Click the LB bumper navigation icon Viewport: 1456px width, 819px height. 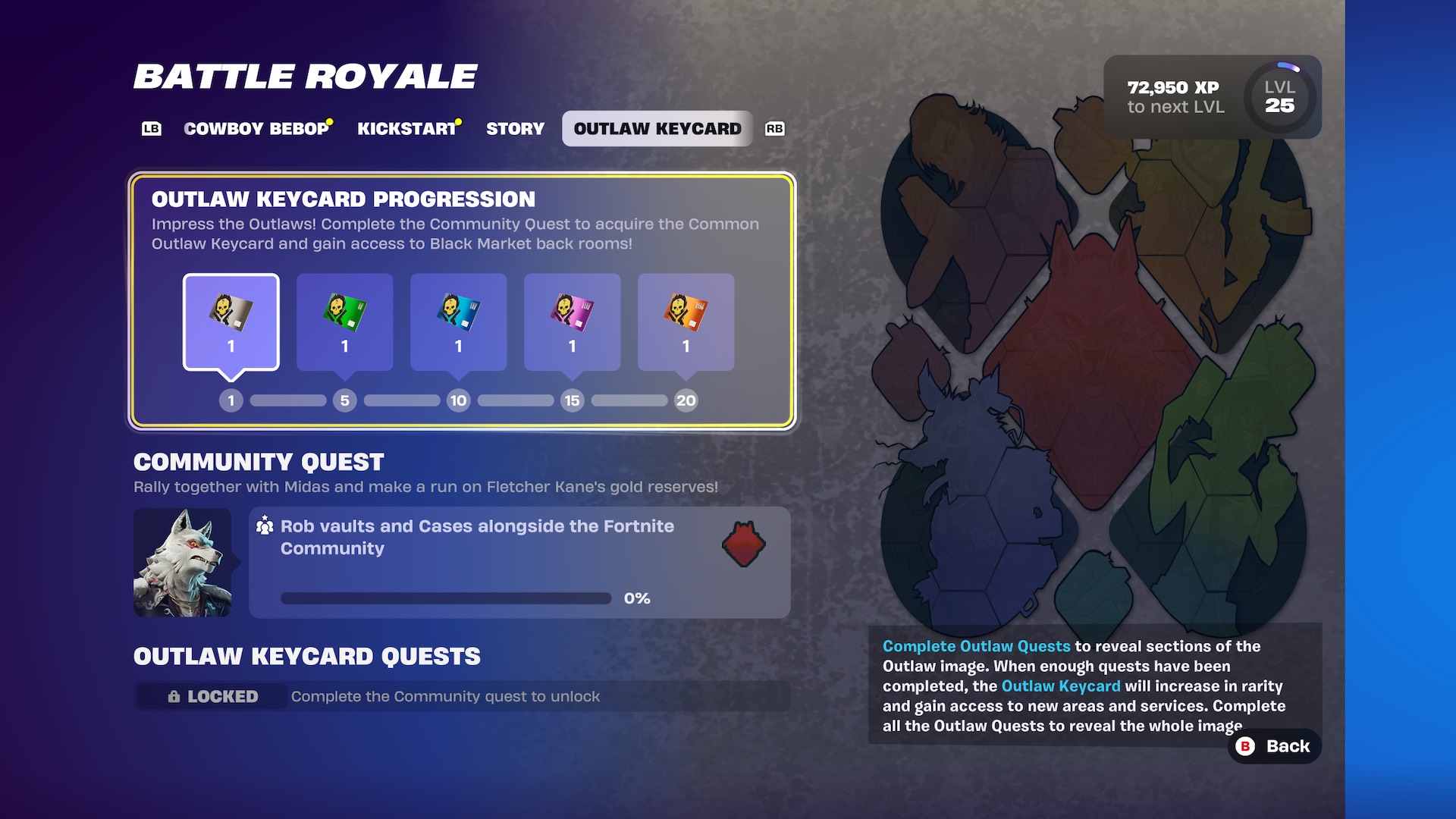[x=152, y=128]
